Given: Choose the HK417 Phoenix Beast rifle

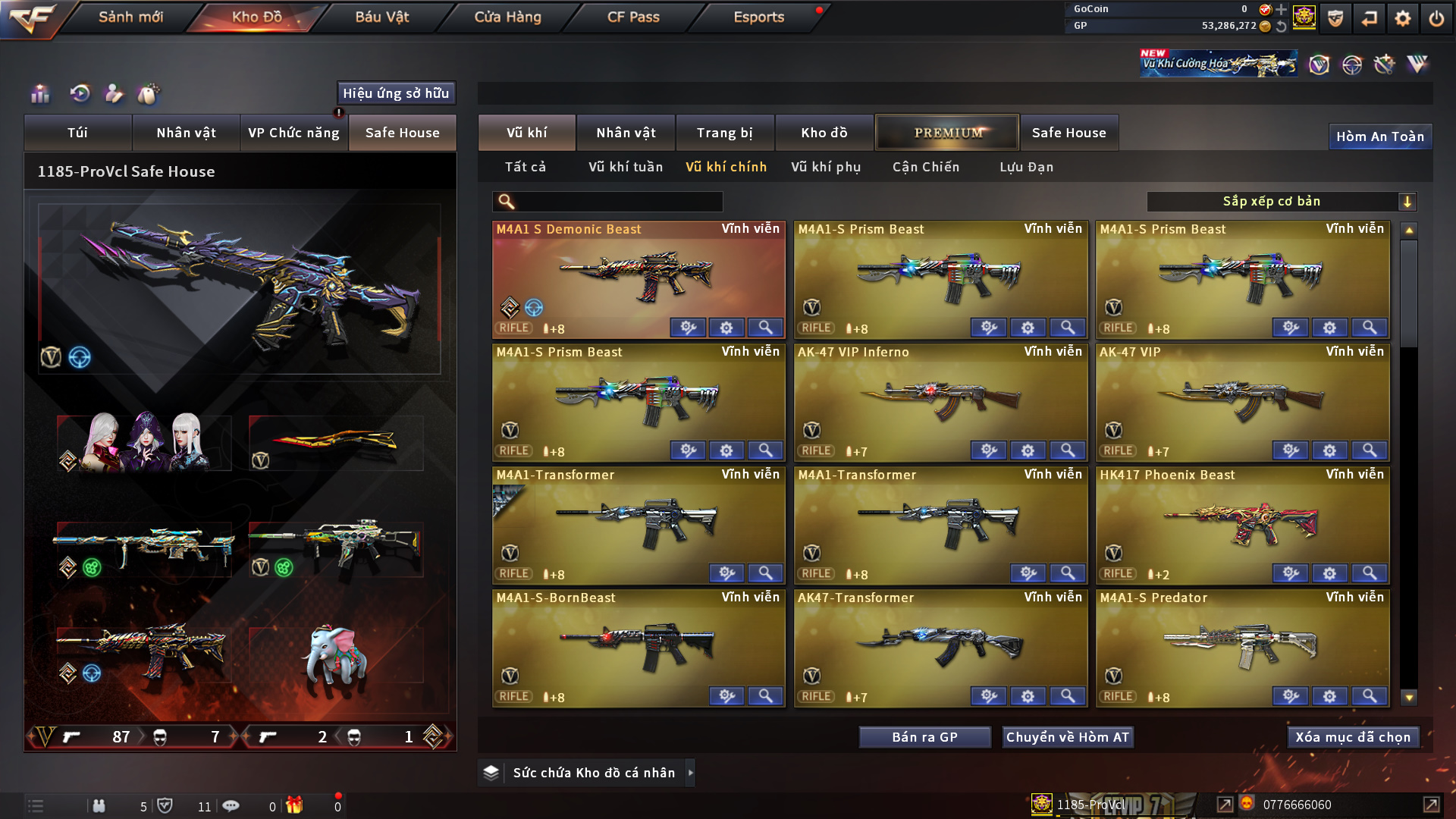Looking at the screenshot, I should click(x=1242, y=519).
